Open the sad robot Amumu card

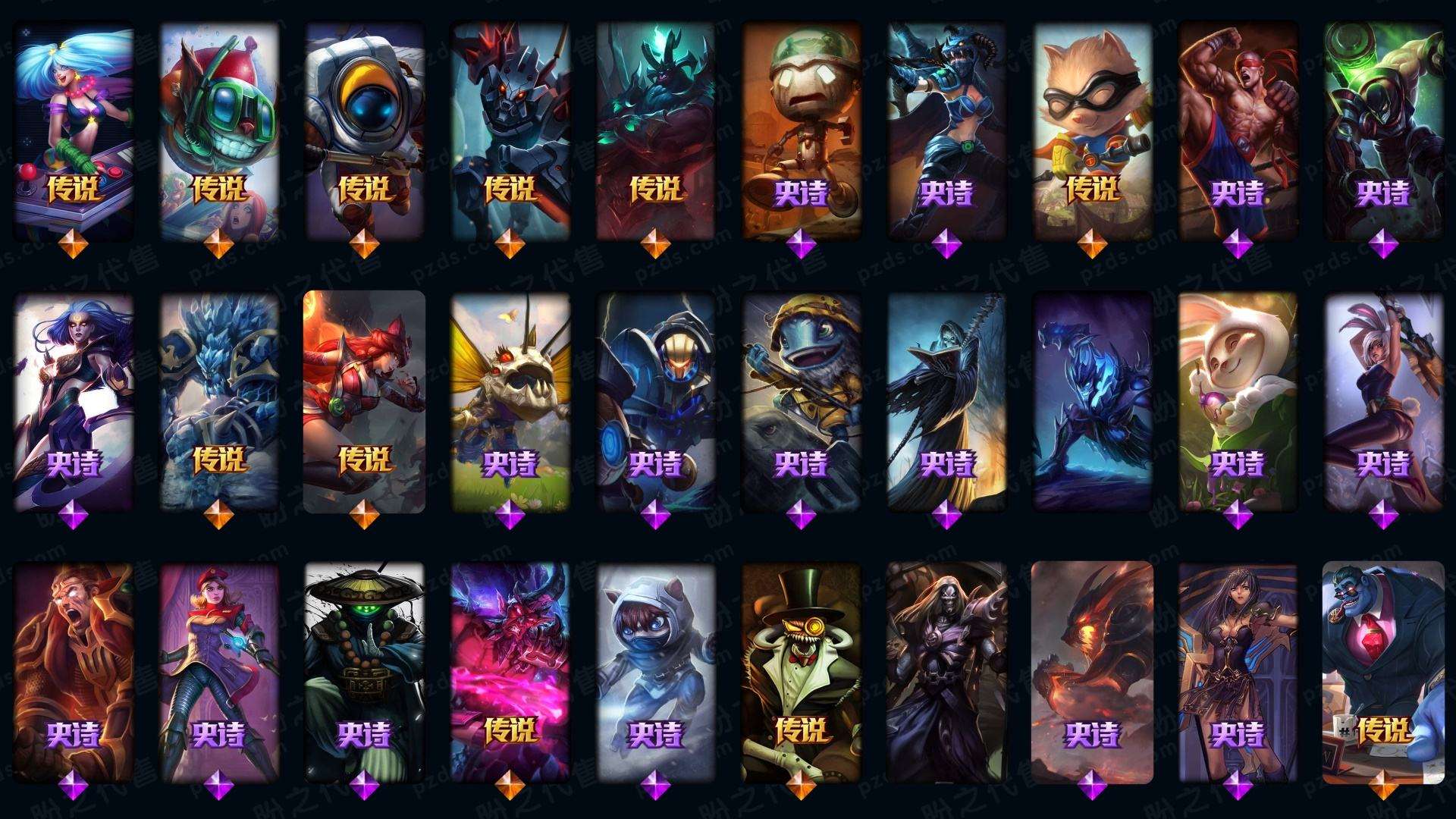[802, 129]
